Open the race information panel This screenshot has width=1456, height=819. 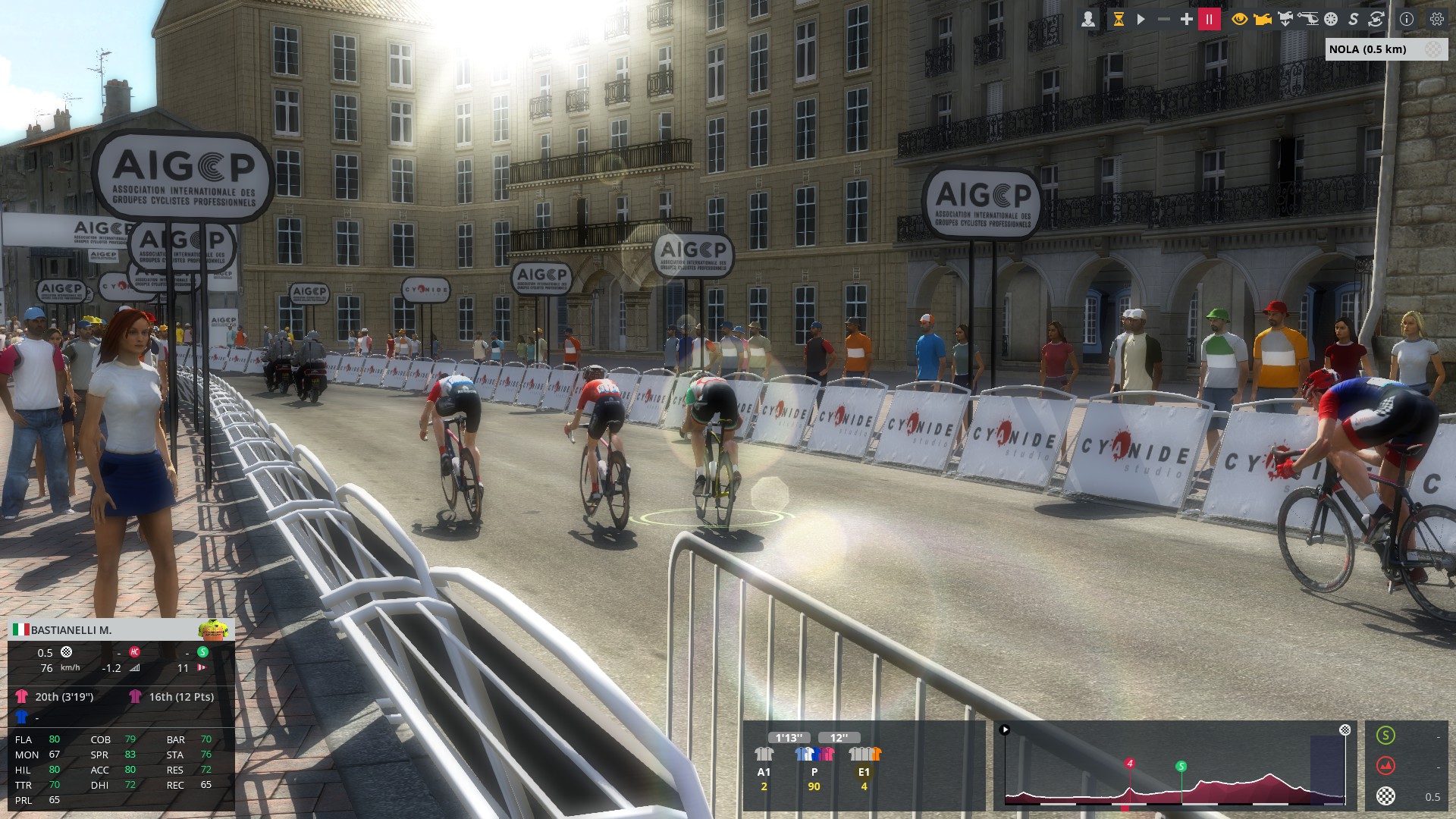[1407, 20]
